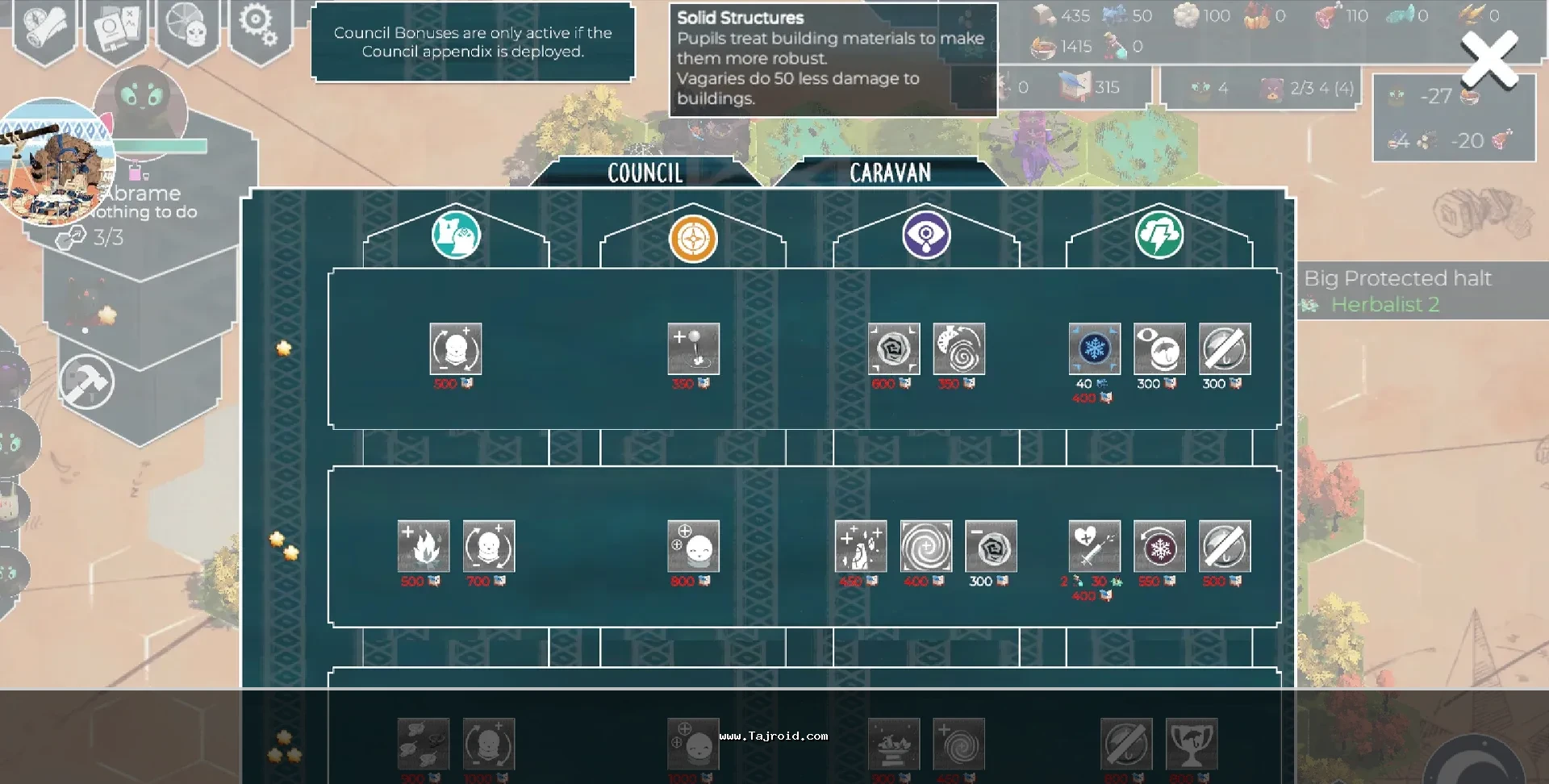Click the hammer build button

pyautogui.click(x=87, y=382)
